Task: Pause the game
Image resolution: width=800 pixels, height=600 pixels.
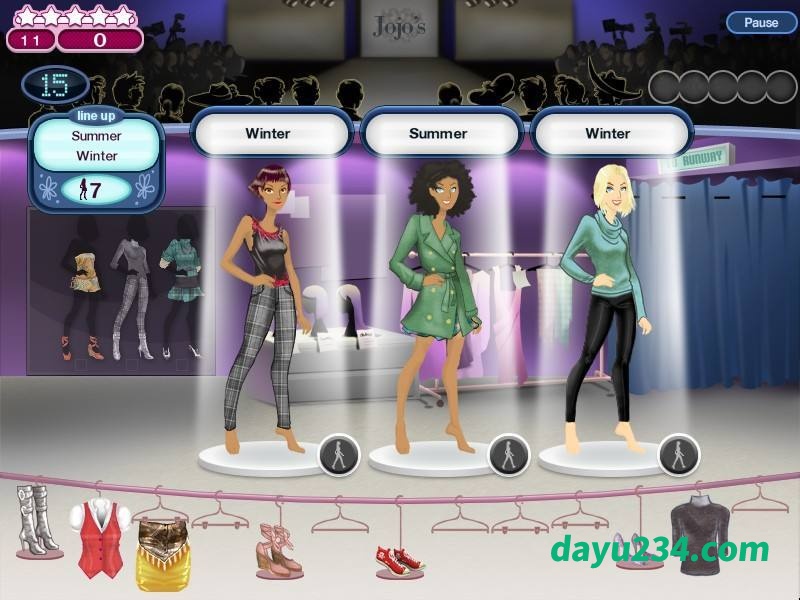Action: coord(760,22)
